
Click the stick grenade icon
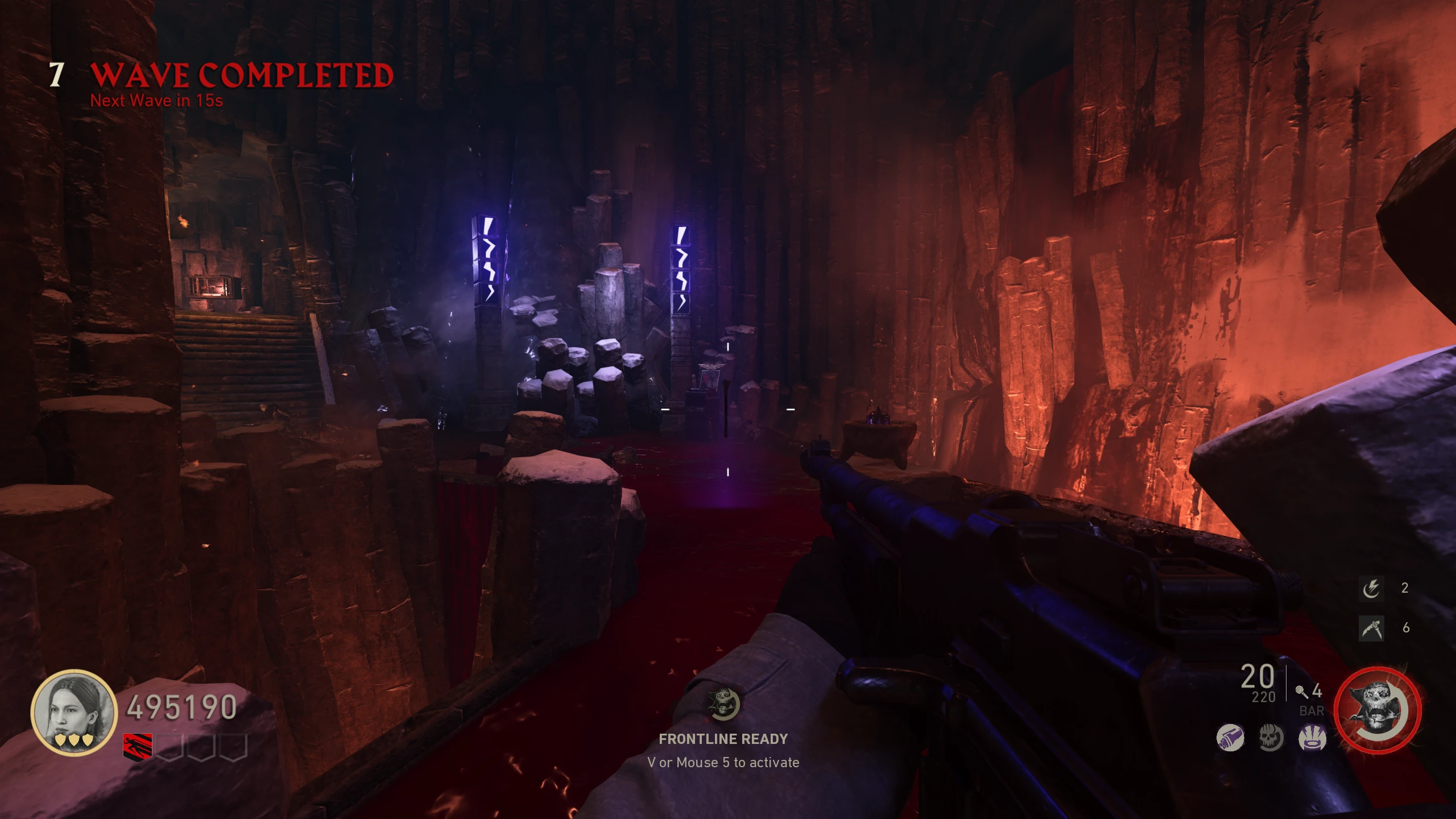1301,692
